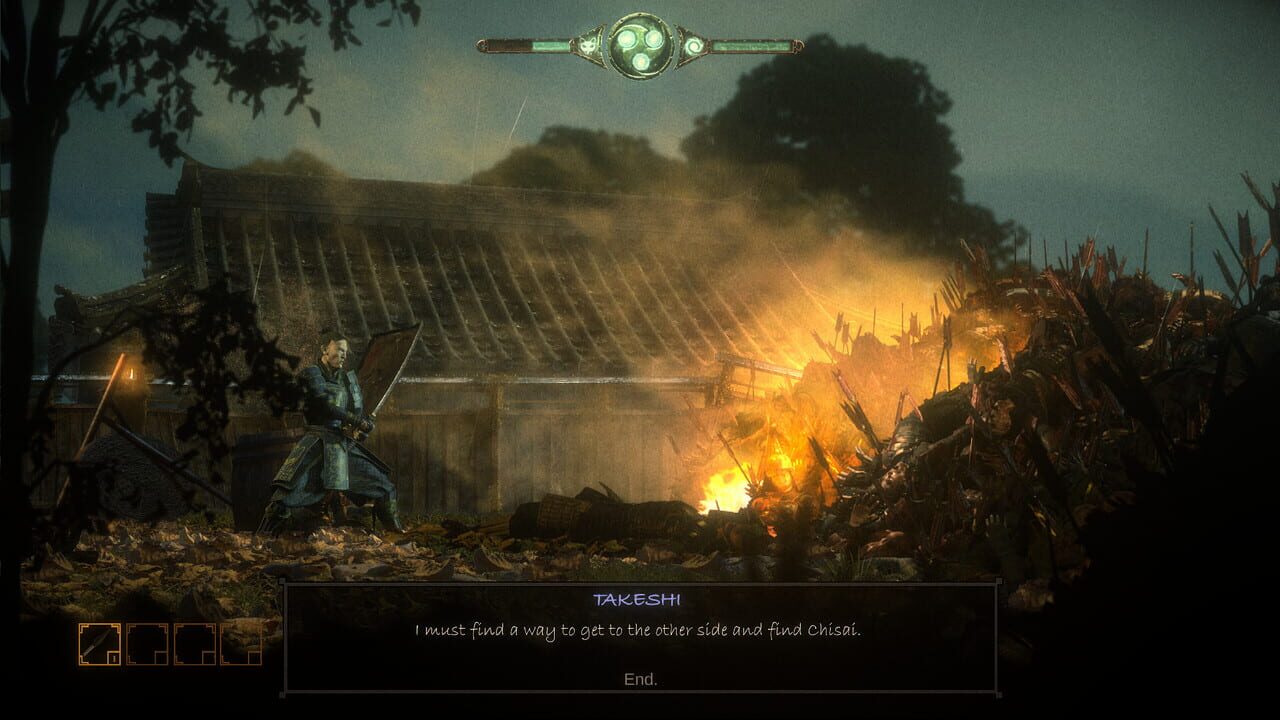Select the third empty inventory slot

(x=195, y=644)
